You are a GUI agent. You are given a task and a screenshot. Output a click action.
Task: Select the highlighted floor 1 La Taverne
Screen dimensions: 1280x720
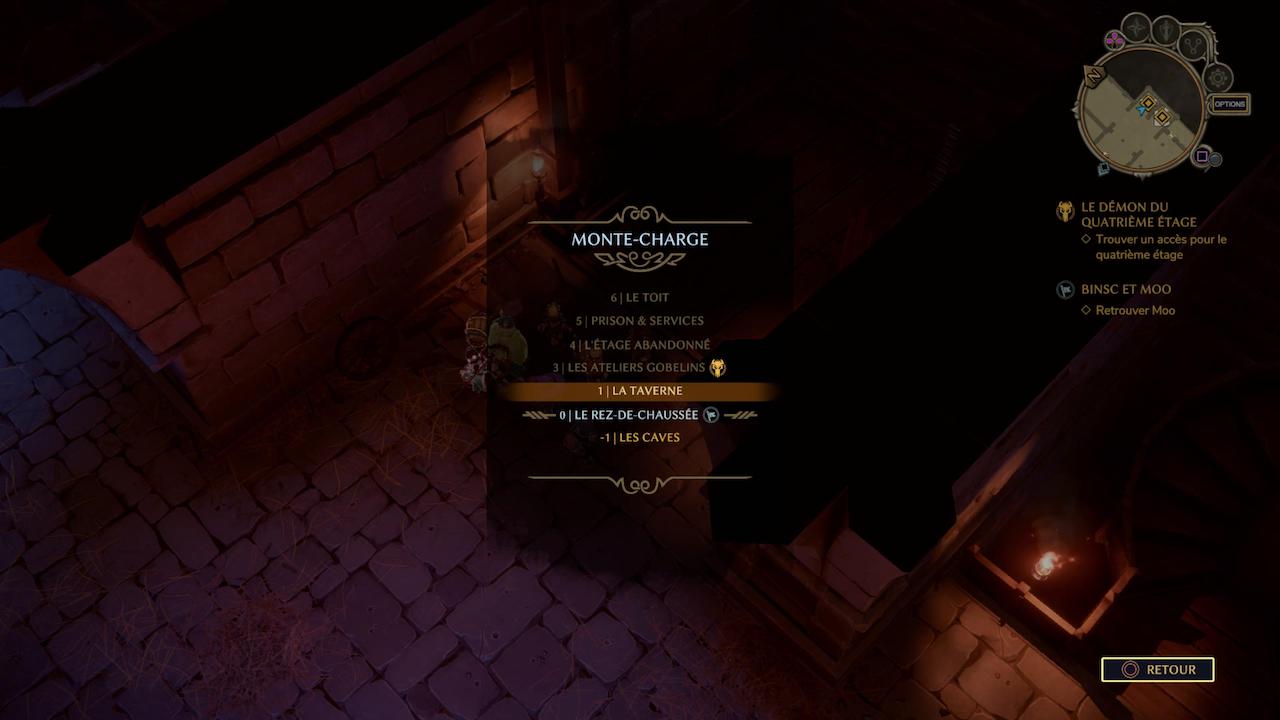point(639,391)
